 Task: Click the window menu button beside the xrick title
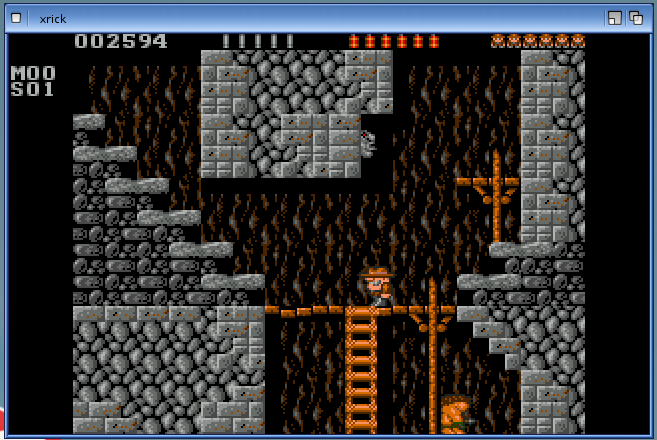tap(16, 18)
